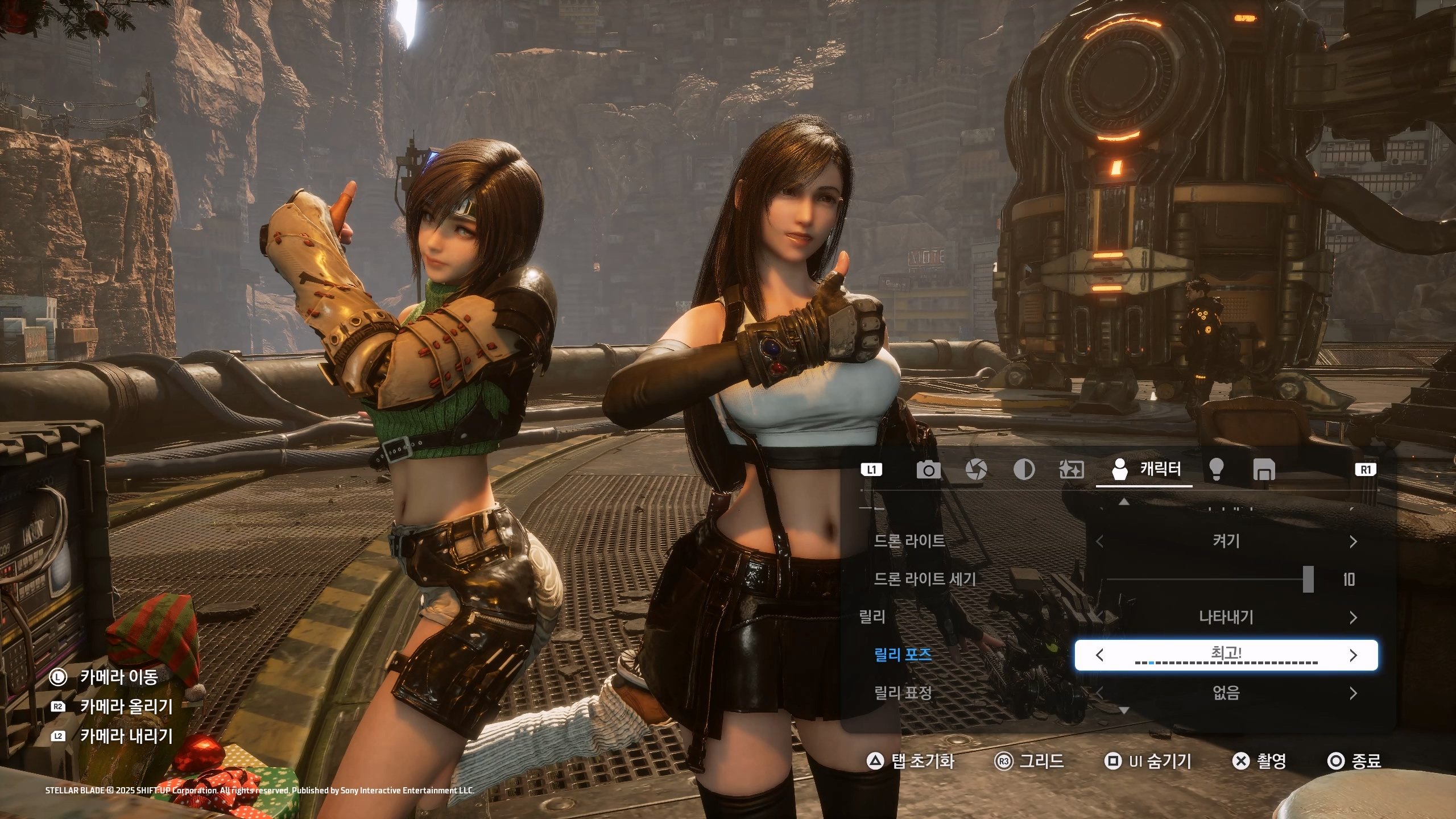Click left arrow on 드론 라이트 row
This screenshot has height=819, width=1456.
pyautogui.click(x=1099, y=542)
